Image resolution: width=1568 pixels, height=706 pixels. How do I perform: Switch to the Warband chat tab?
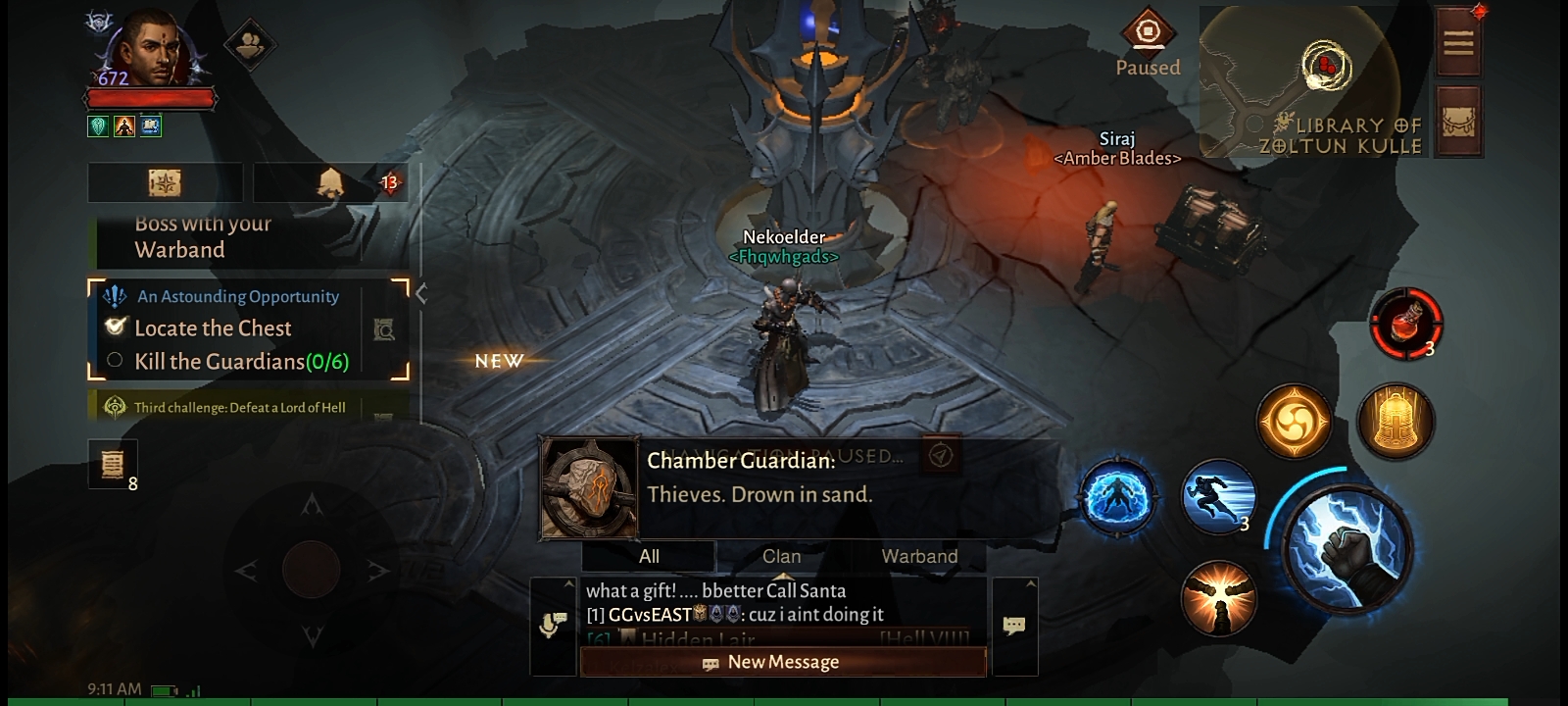[919, 556]
